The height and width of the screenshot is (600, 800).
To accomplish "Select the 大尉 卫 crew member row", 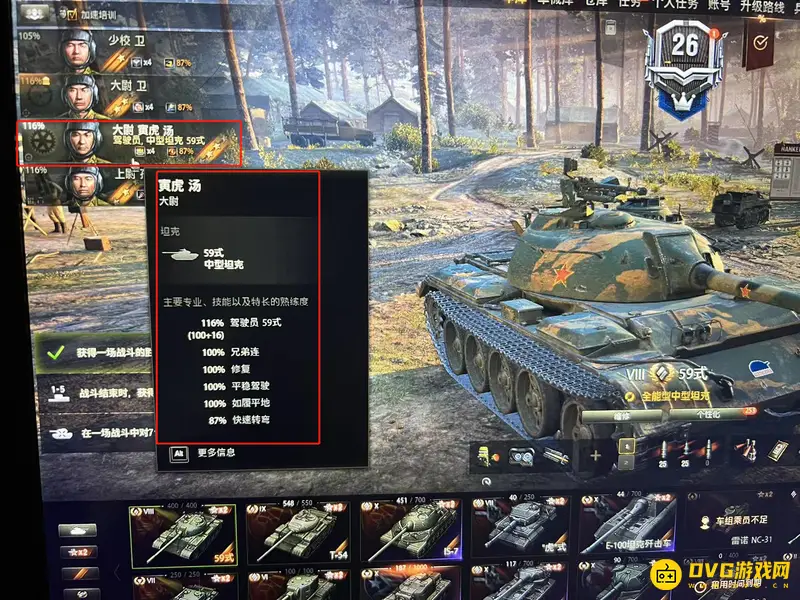I will 128,96.
